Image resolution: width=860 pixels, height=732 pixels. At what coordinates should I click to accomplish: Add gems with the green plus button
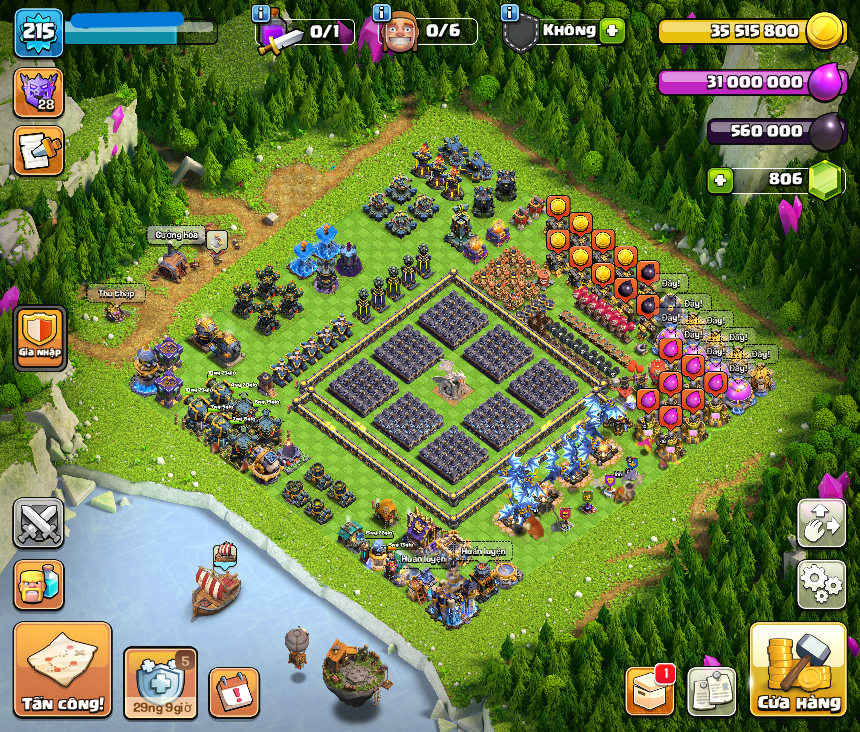719,180
